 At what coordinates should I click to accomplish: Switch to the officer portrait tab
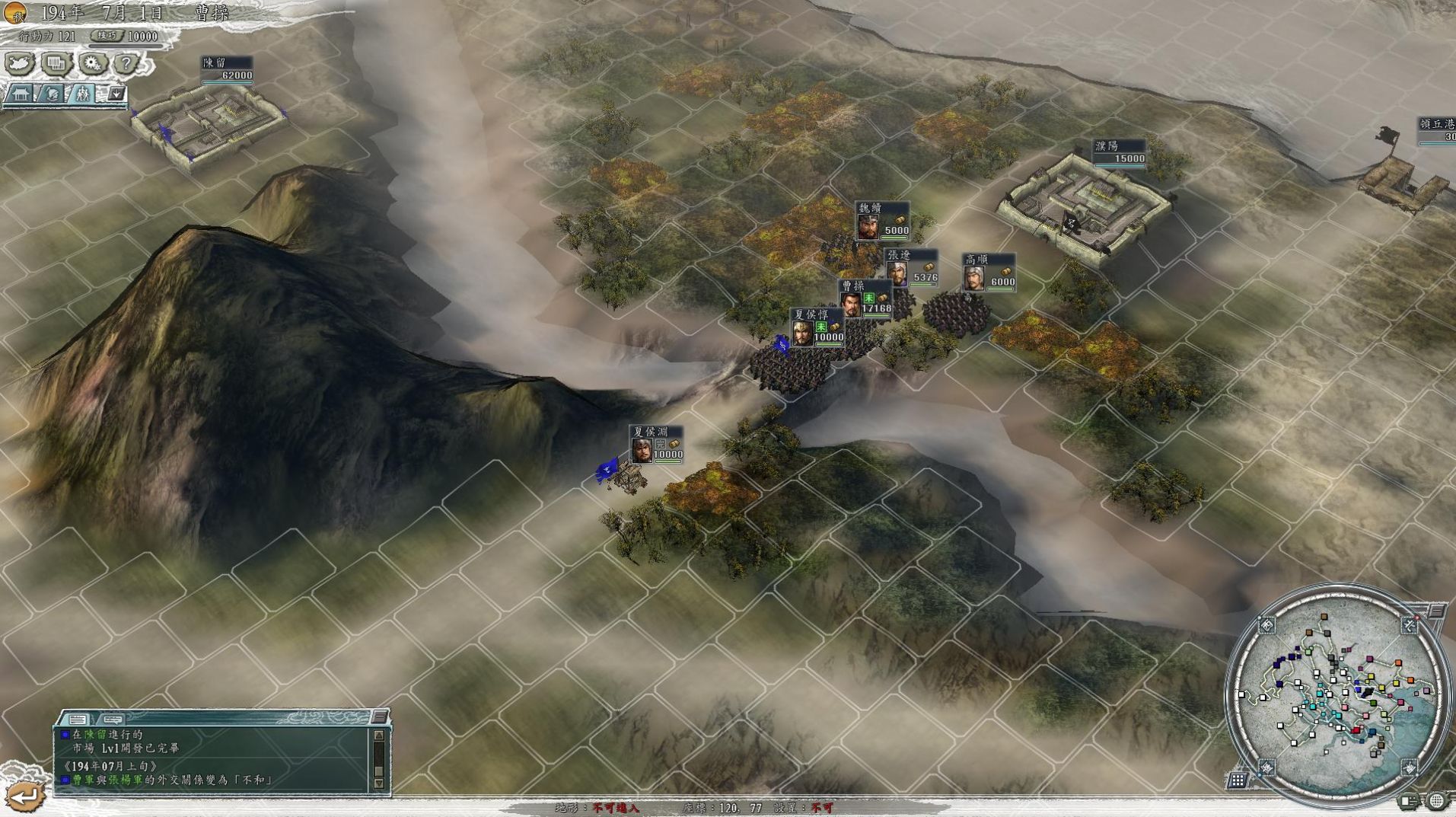click(51, 94)
